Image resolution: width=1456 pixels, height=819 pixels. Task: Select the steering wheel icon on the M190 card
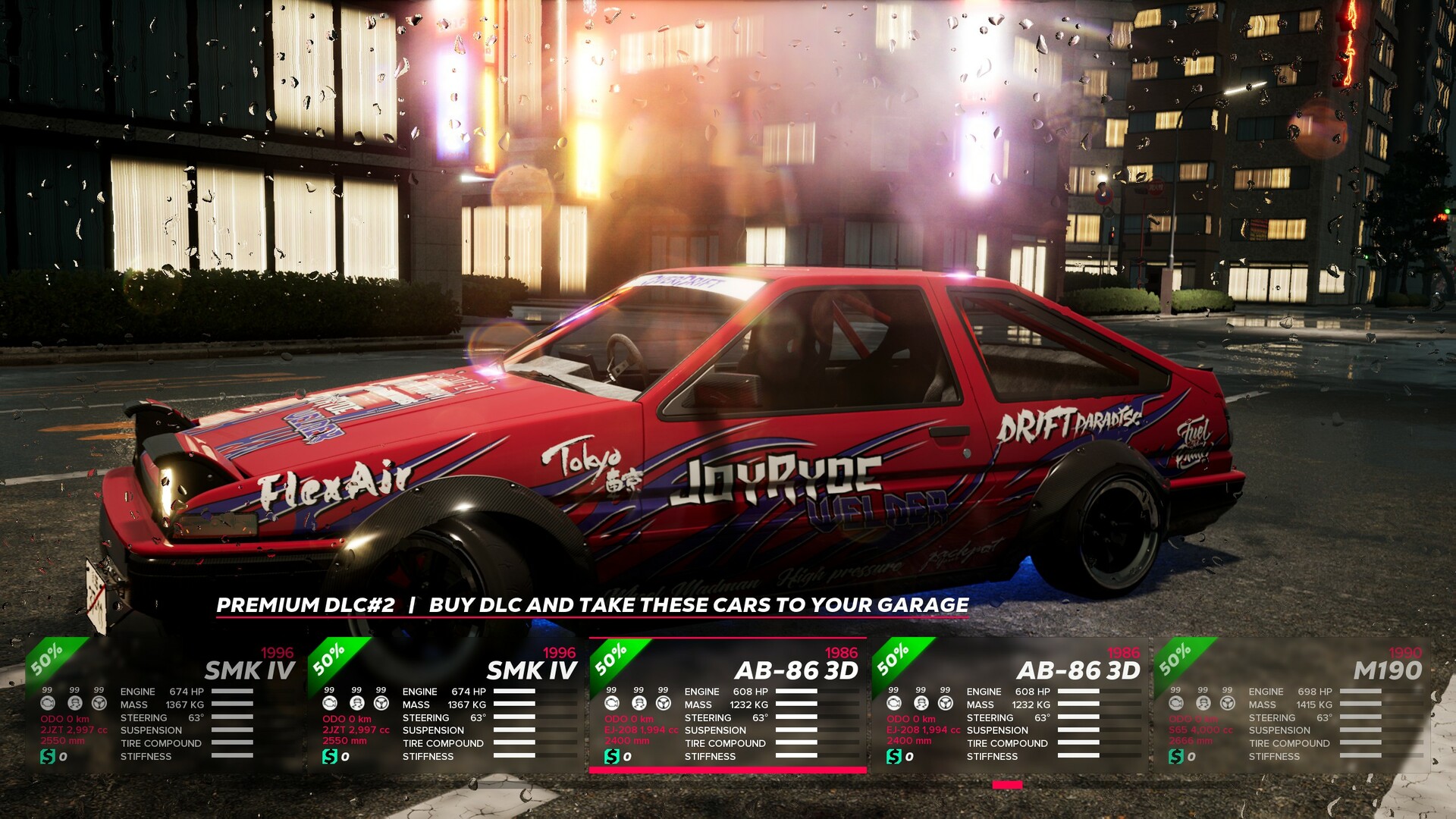coord(1228,703)
